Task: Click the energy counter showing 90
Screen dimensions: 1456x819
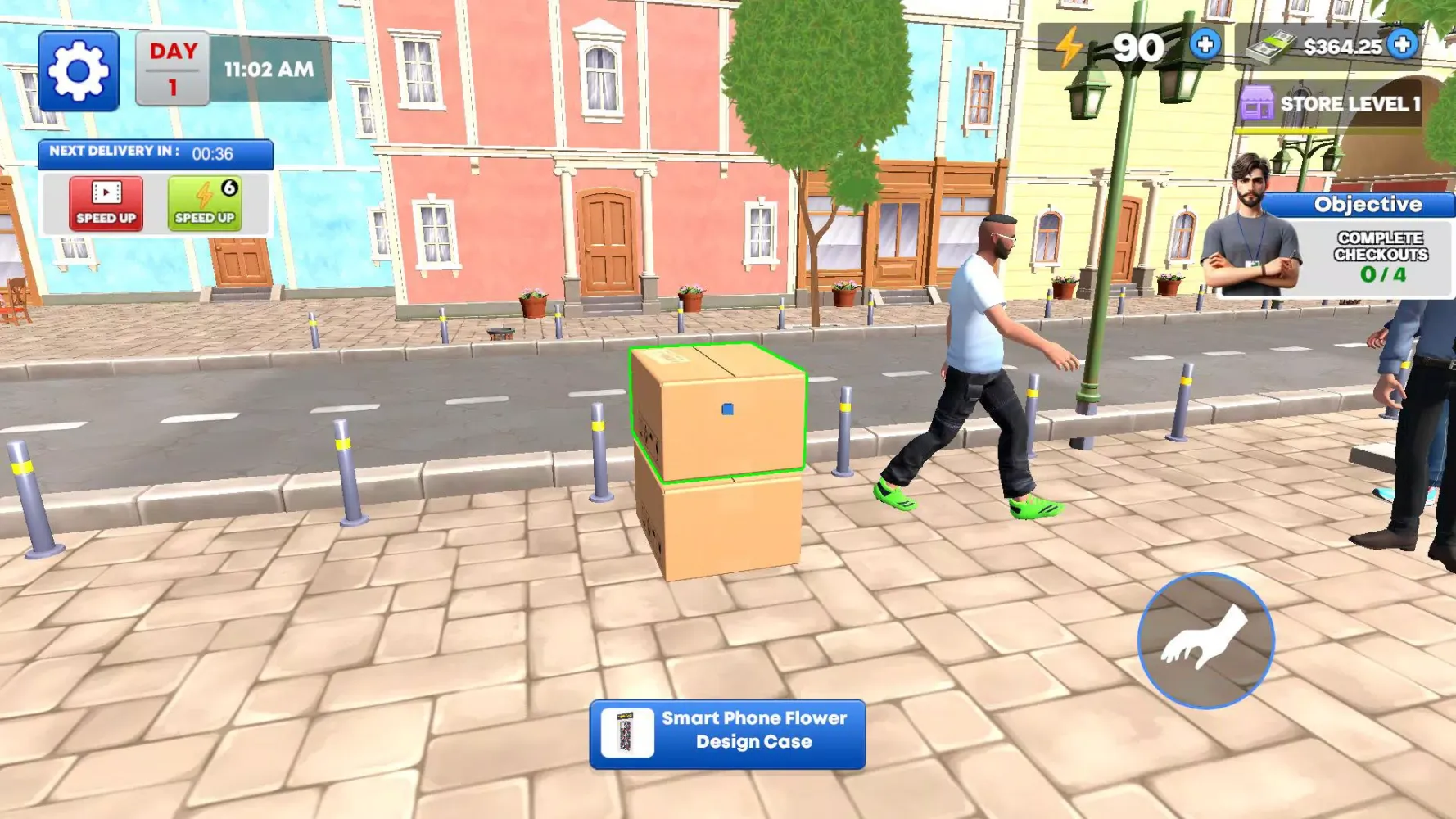Action: pos(1140,47)
